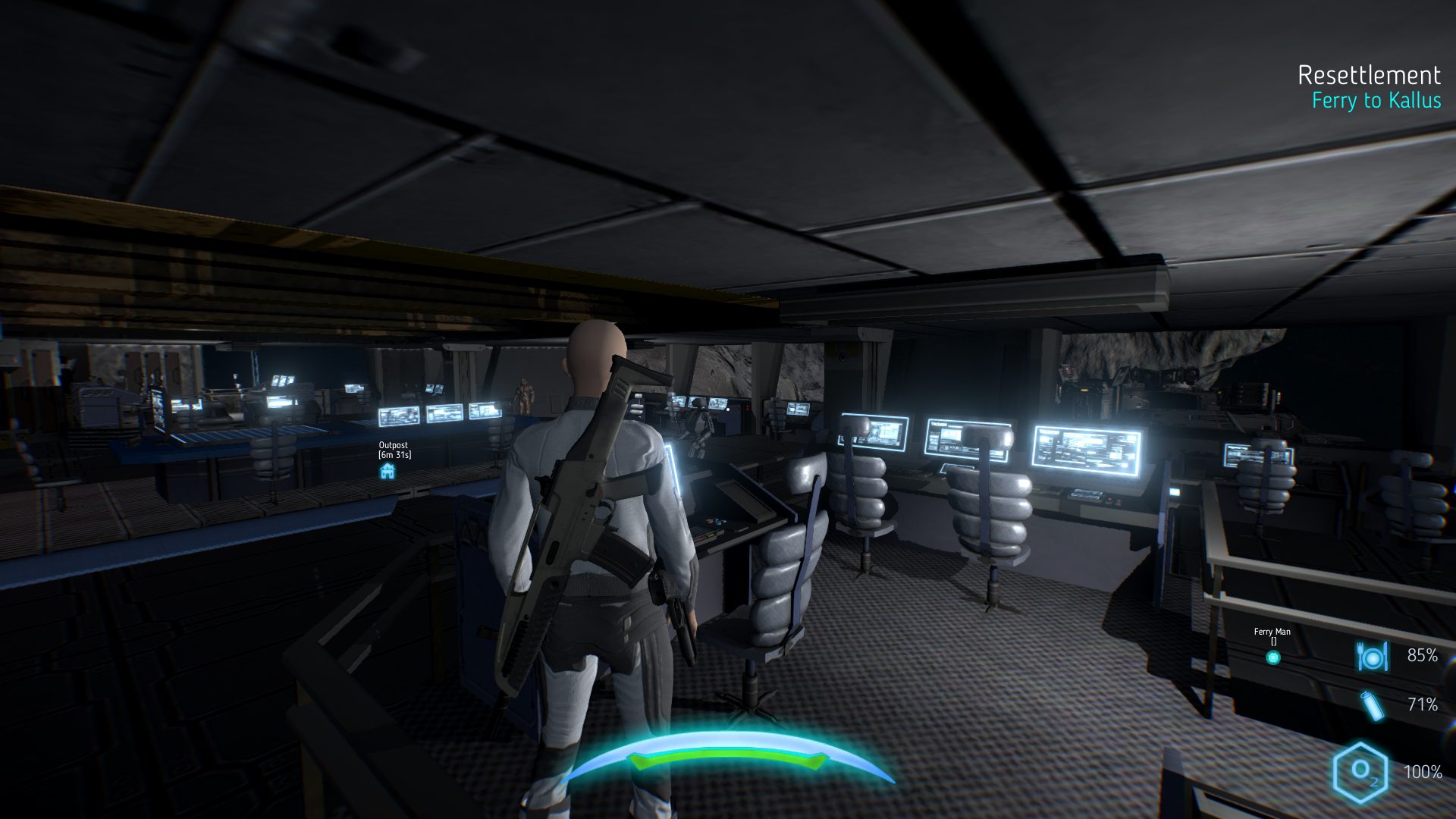Click the O2 oxygen hexagon icon
The width and height of the screenshot is (1456, 819).
(1360, 772)
